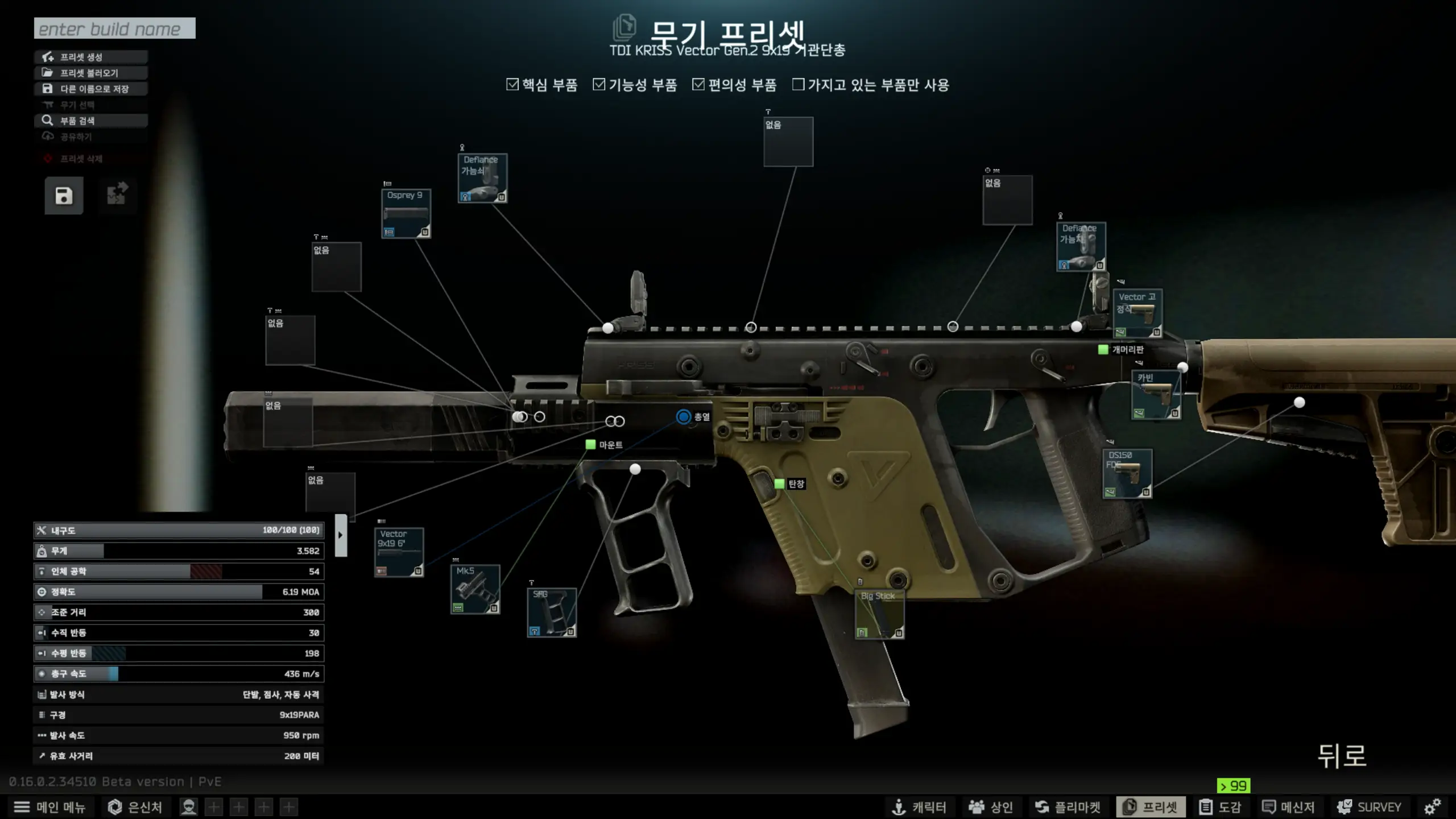Open the Traders tab (상인)
Image resolution: width=1456 pixels, height=819 pixels.
click(x=991, y=807)
